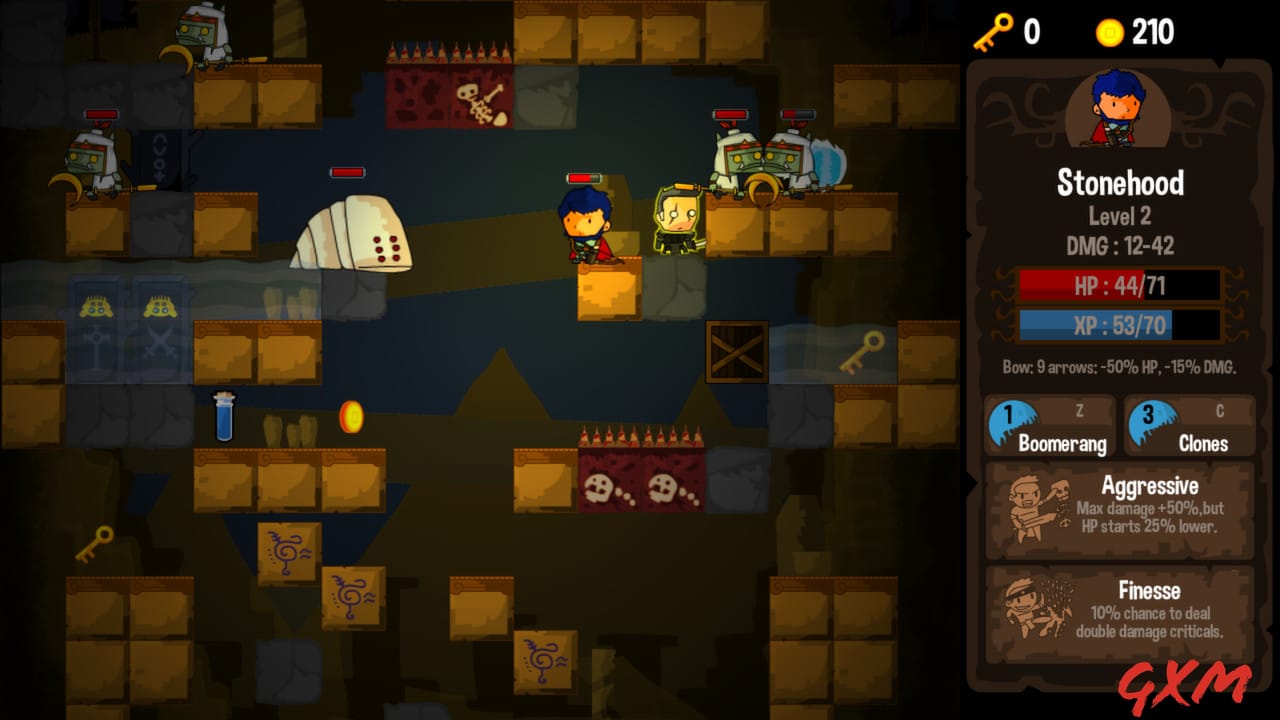1280x720 pixels.
Task: Select the Level 2 label
Action: 1120,216
